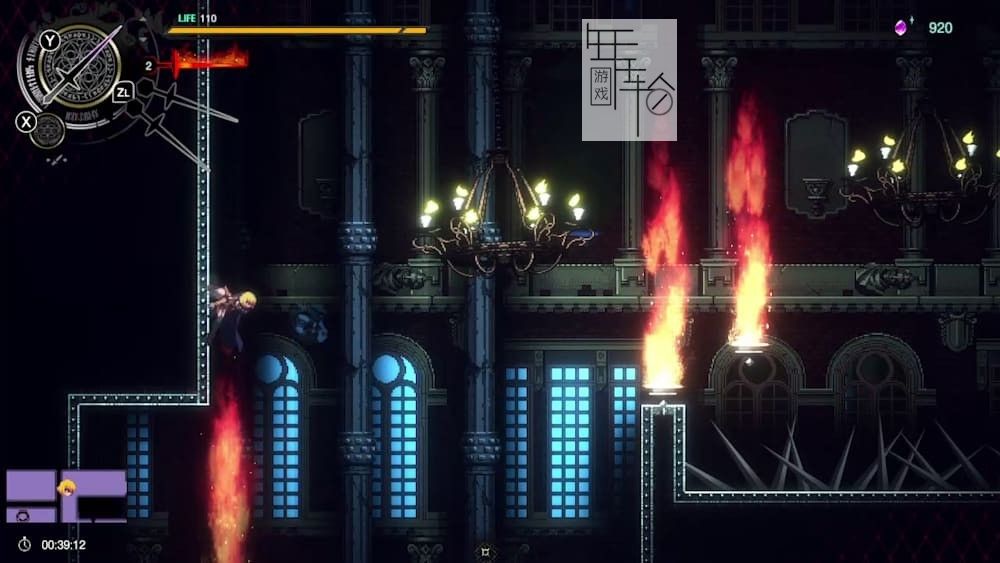Click the channel watermark logo overlay
The height and width of the screenshot is (563, 1000).
tap(629, 80)
